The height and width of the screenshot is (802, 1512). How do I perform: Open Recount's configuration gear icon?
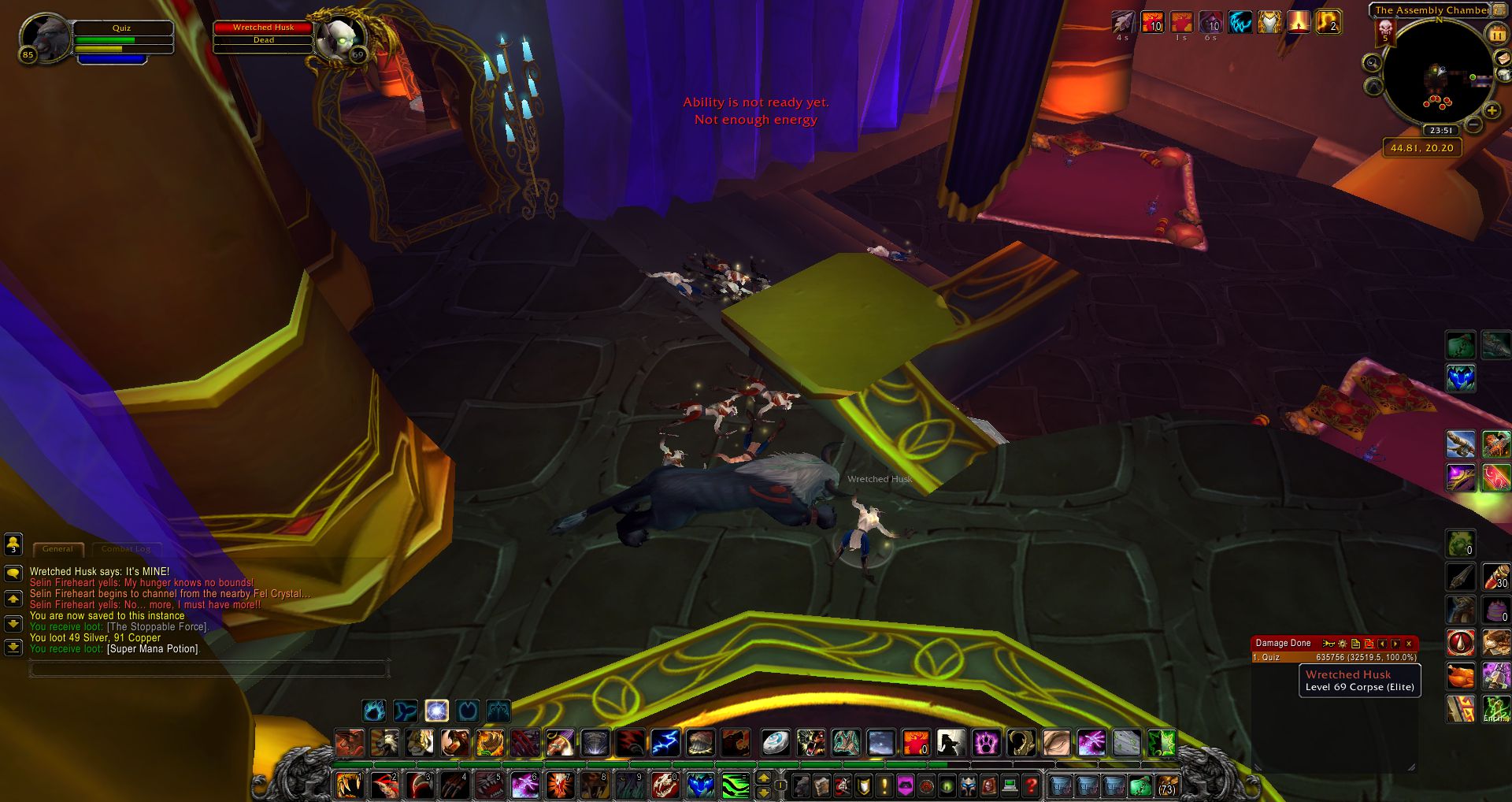point(1341,644)
